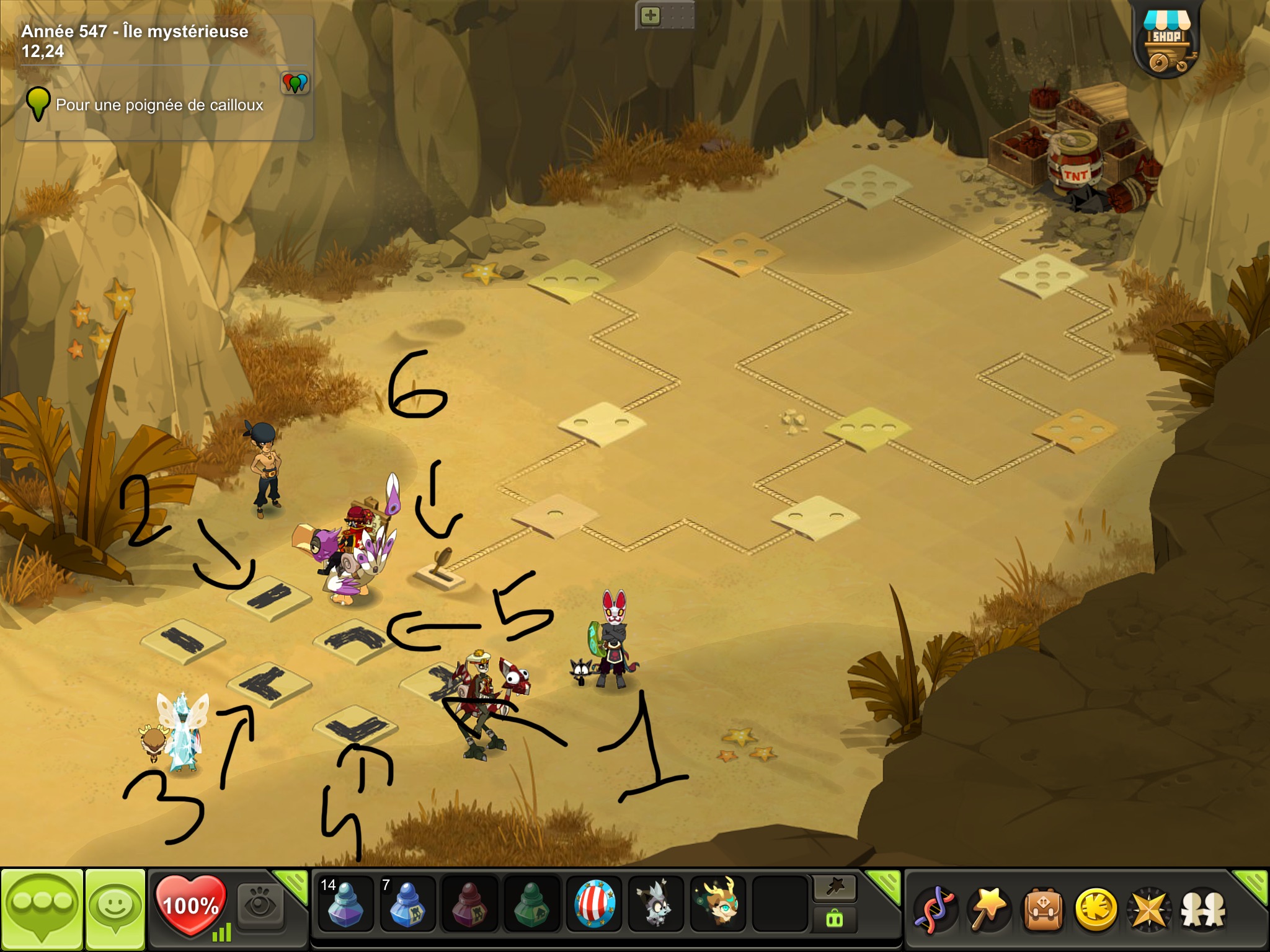Open the backpack inventory
Image resolution: width=1270 pixels, height=952 pixels.
[1043, 909]
